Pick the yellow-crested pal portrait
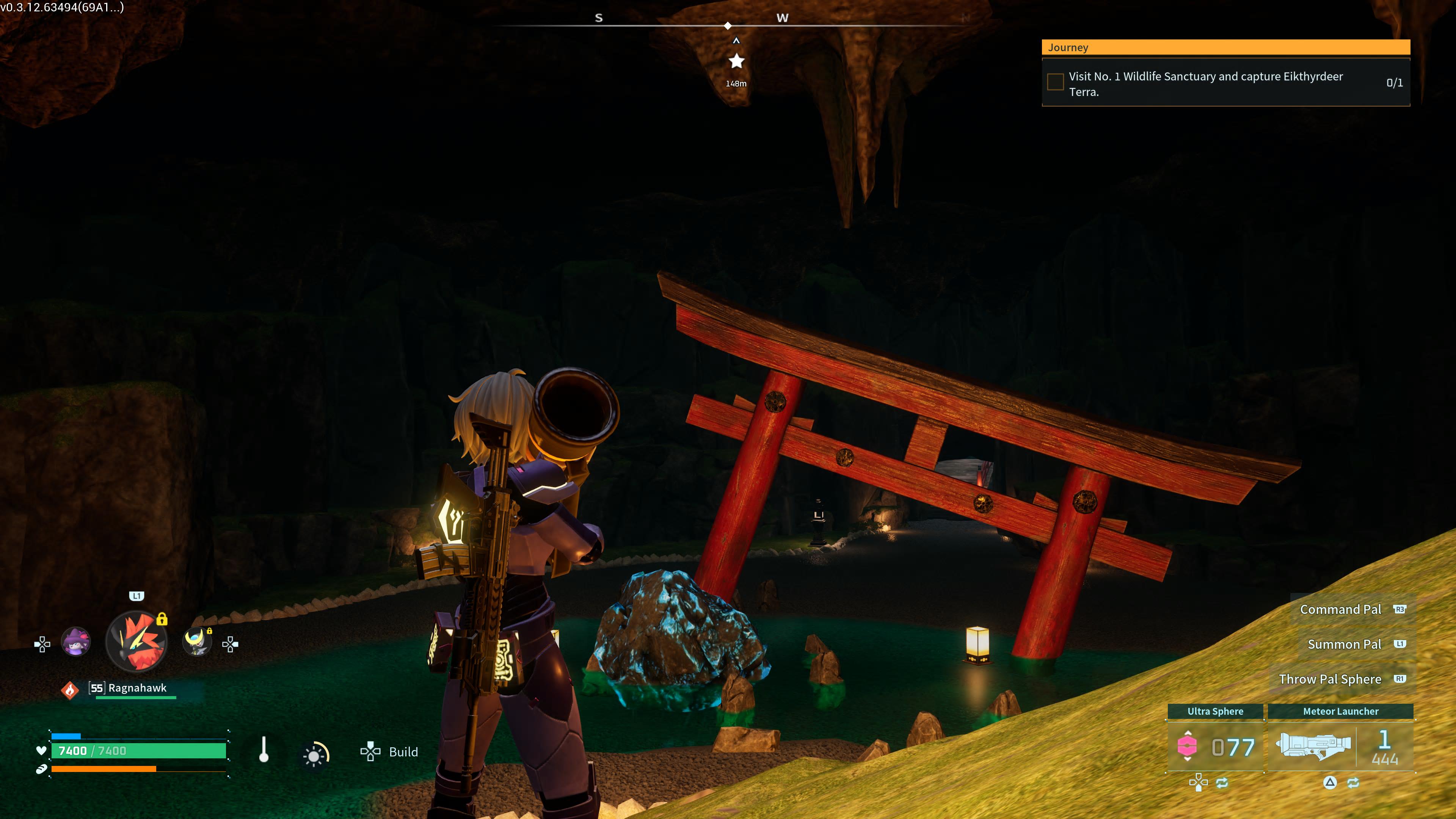Image resolution: width=1456 pixels, height=819 pixels. [x=197, y=642]
